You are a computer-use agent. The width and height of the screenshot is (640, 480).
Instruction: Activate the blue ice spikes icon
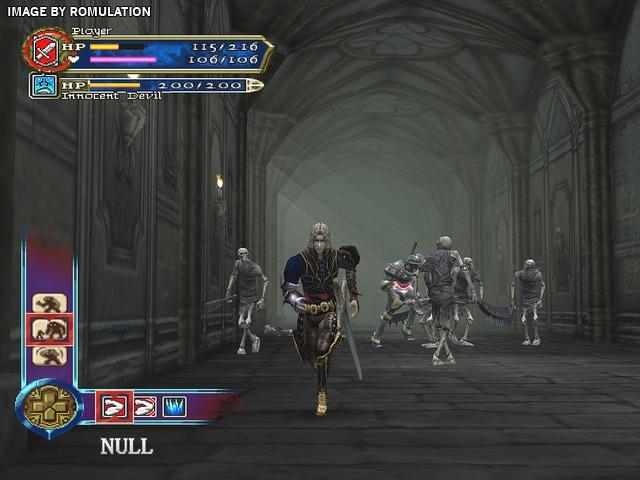point(175,406)
